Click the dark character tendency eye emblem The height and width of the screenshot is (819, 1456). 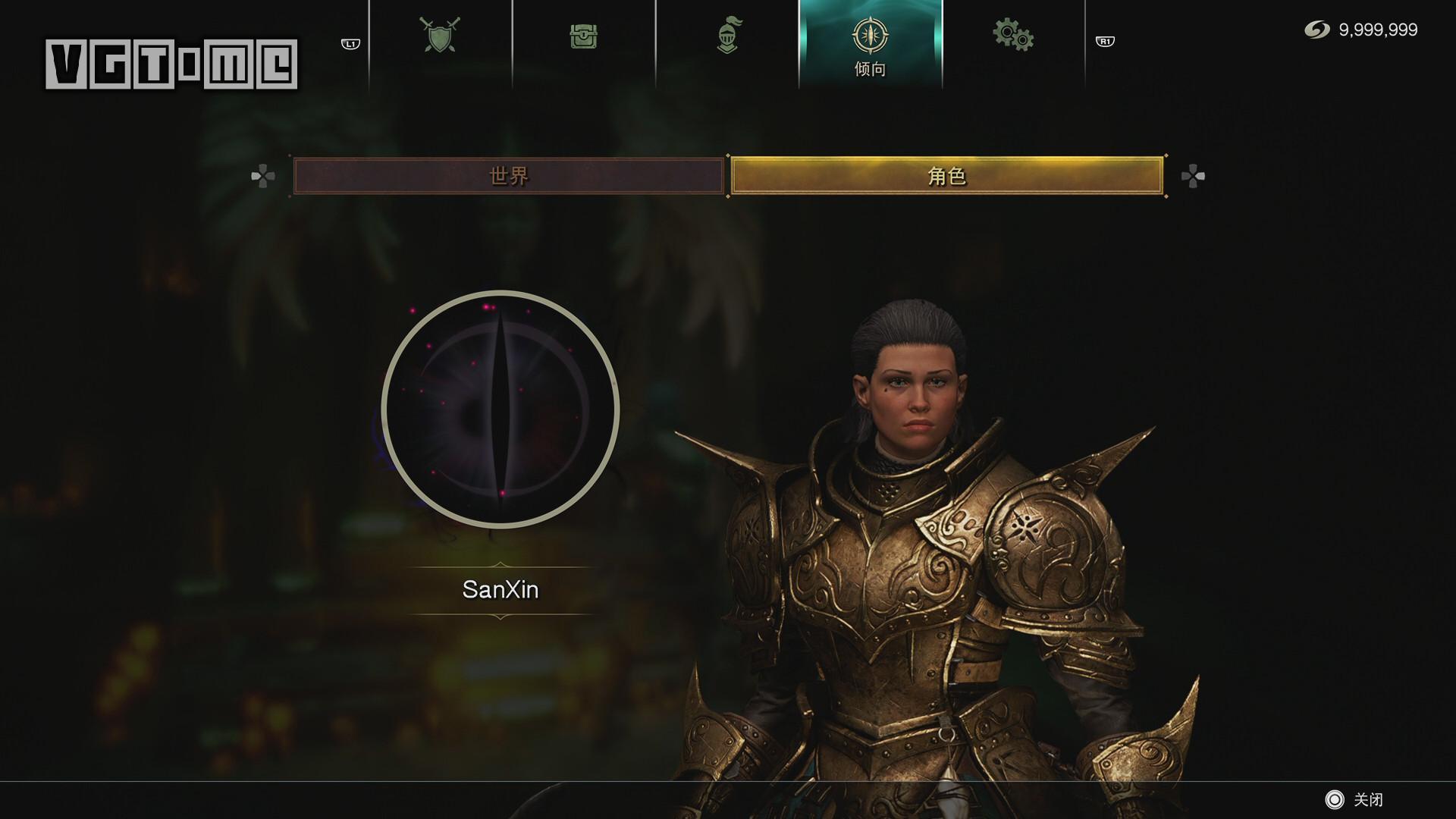tap(500, 409)
